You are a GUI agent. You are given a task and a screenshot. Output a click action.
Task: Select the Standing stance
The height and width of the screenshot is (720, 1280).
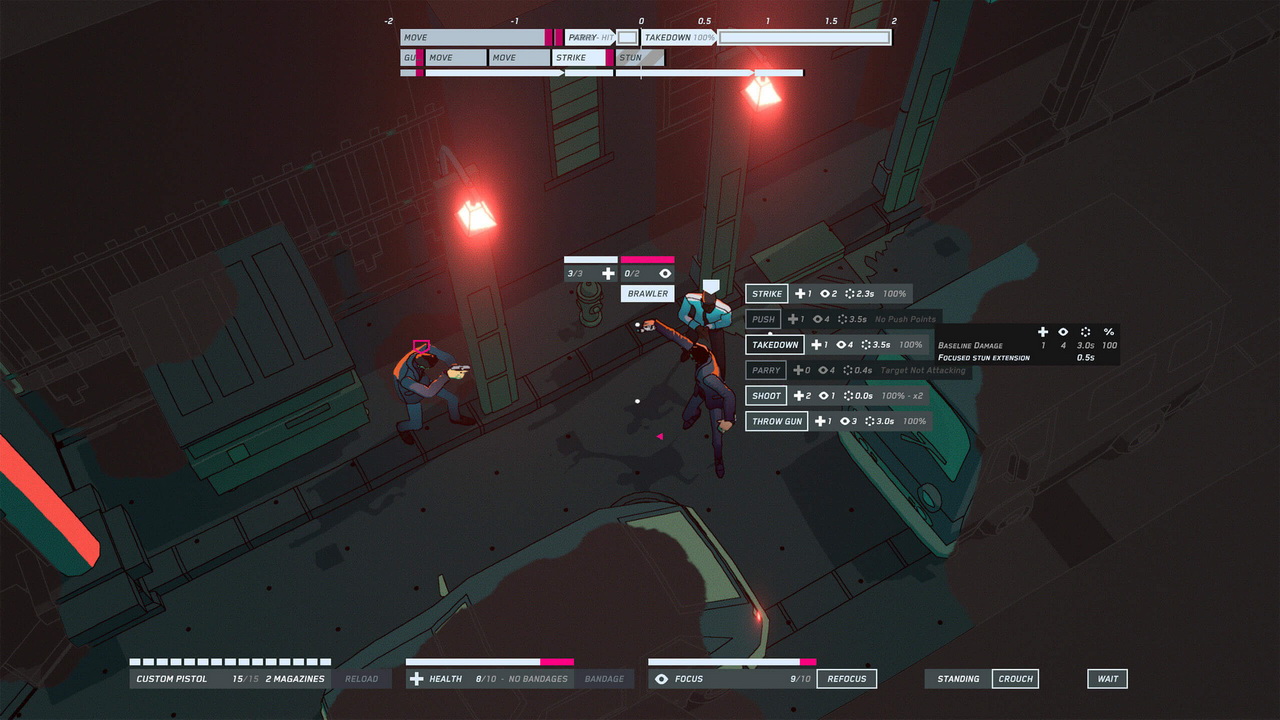click(x=958, y=679)
